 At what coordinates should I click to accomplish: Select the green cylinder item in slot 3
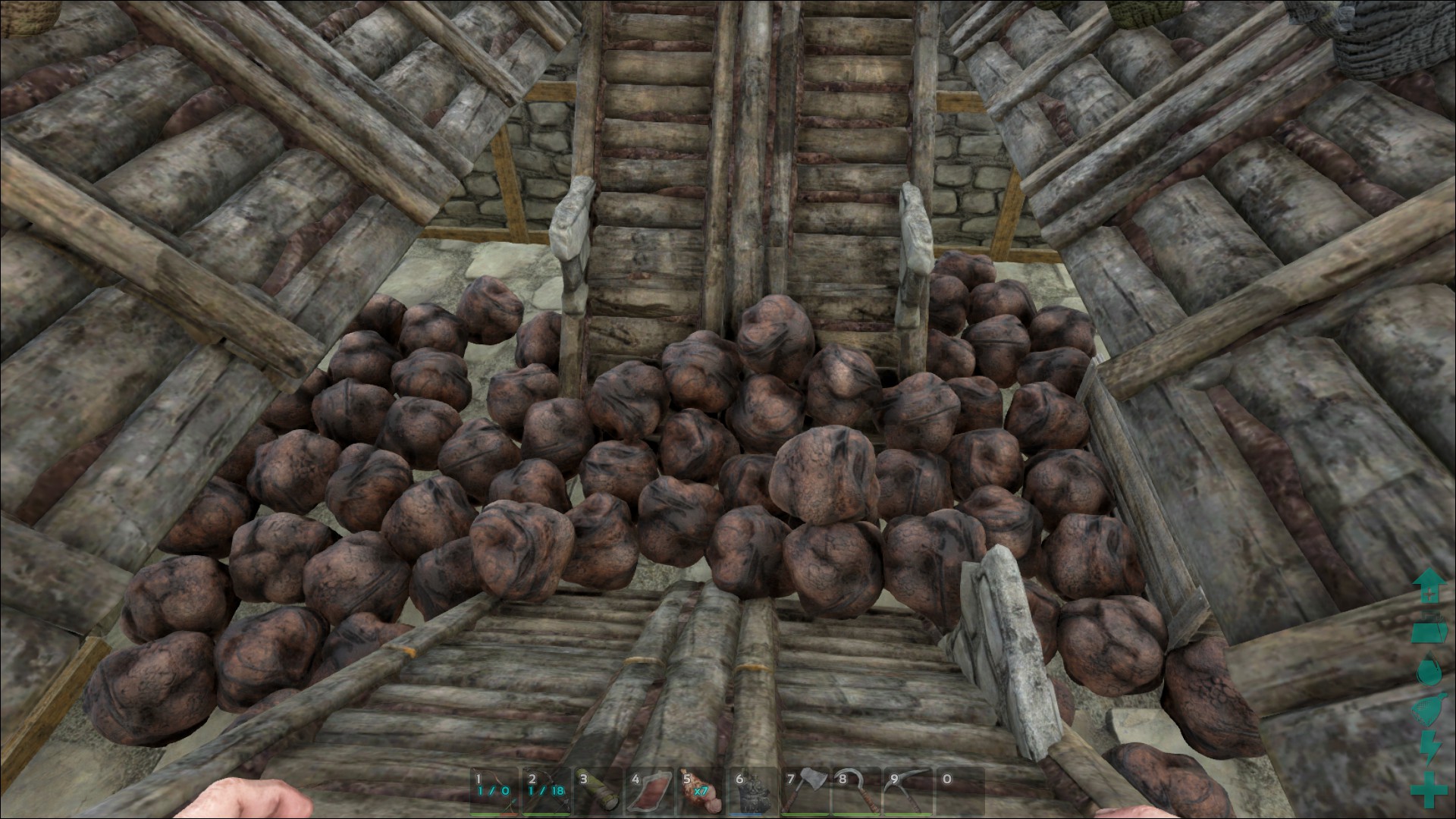click(598, 791)
